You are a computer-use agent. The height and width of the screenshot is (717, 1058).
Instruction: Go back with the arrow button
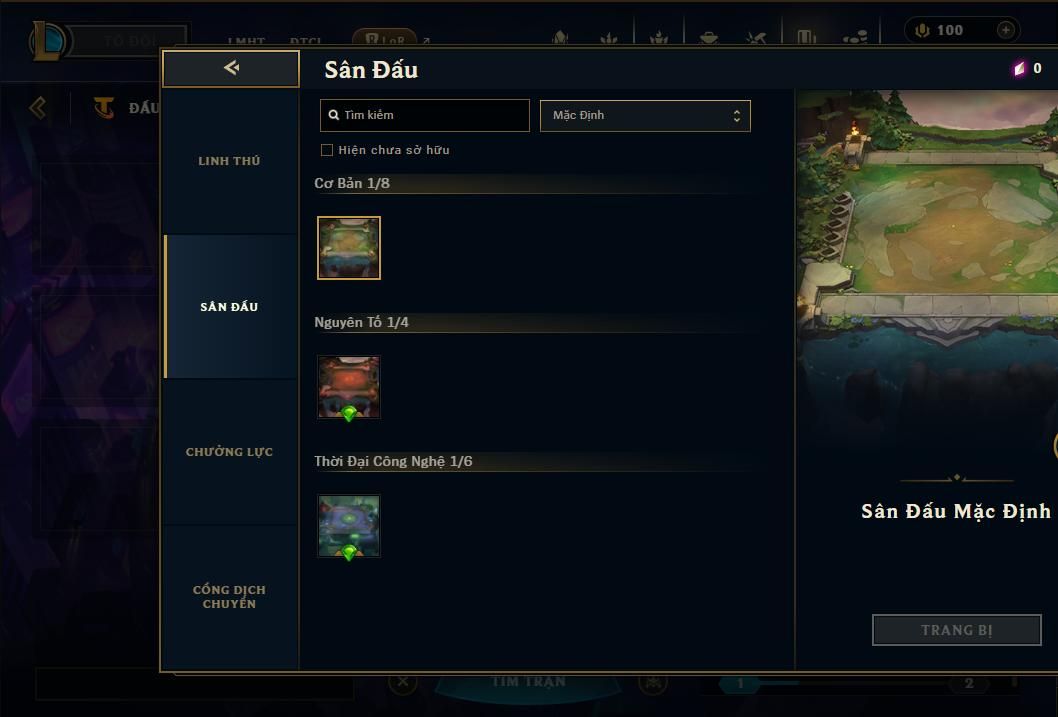pyautogui.click(x=231, y=68)
